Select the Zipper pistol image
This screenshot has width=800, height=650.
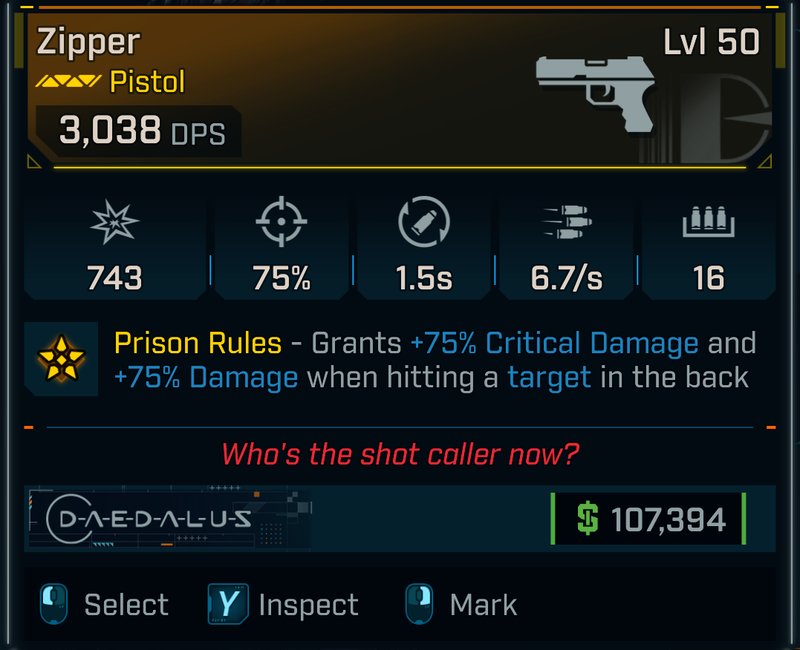pyautogui.click(x=596, y=90)
